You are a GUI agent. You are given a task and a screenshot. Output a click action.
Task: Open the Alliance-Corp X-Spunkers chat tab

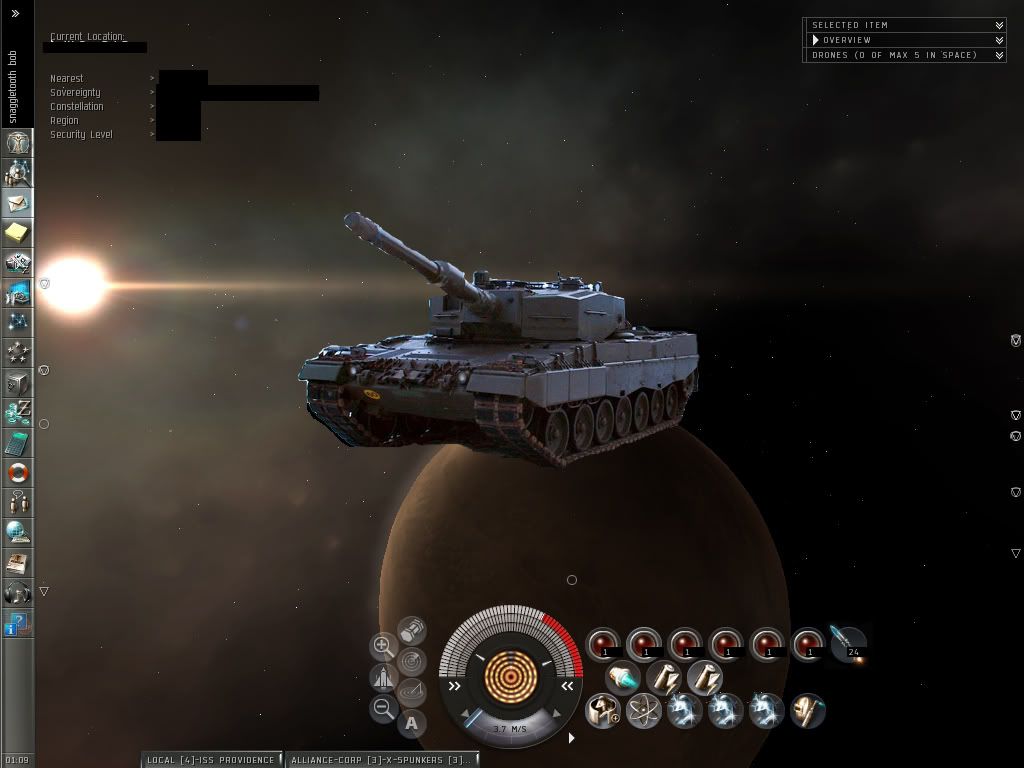point(380,760)
